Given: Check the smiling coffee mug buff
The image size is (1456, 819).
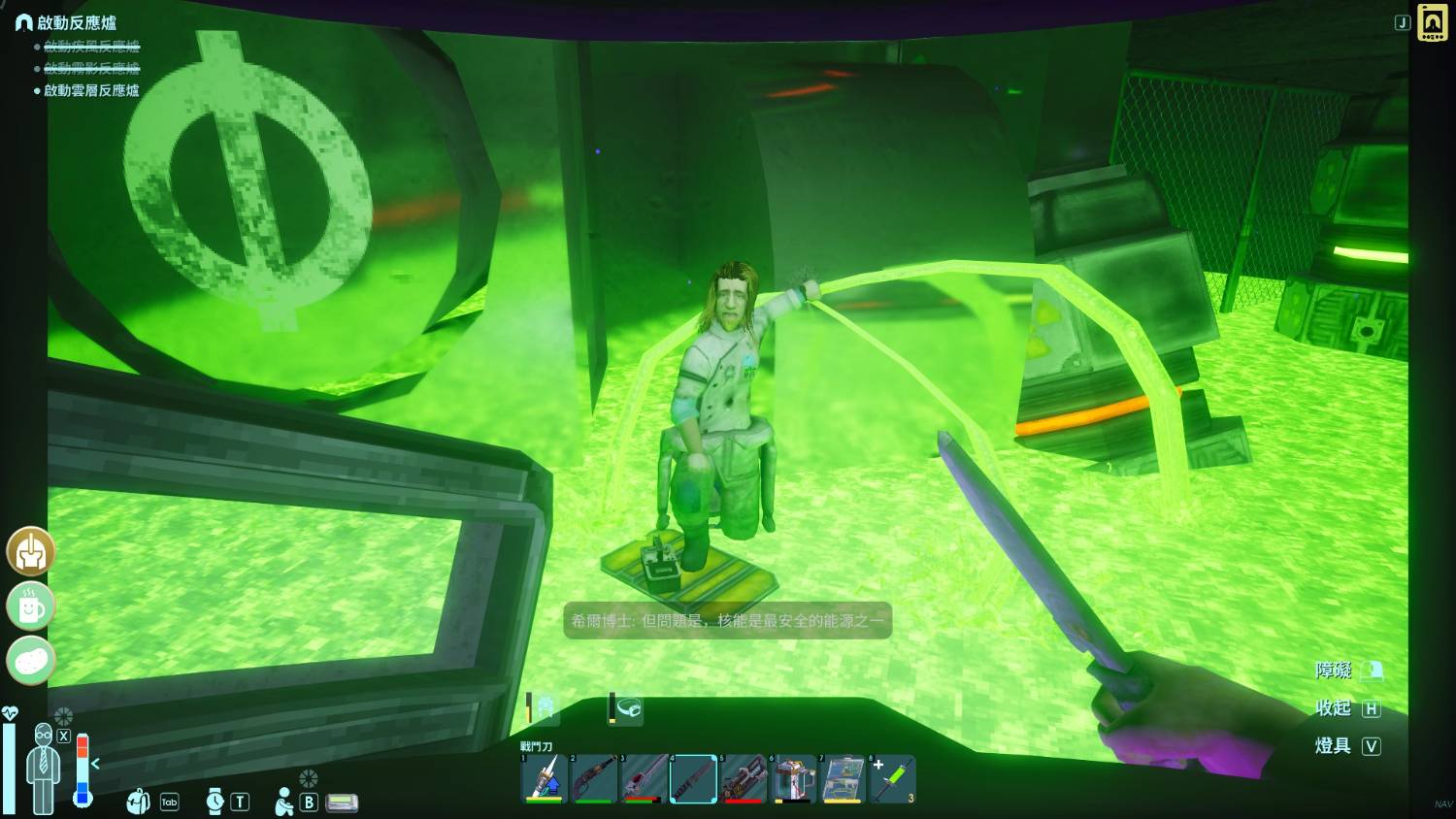Looking at the screenshot, I should (31, 607).
